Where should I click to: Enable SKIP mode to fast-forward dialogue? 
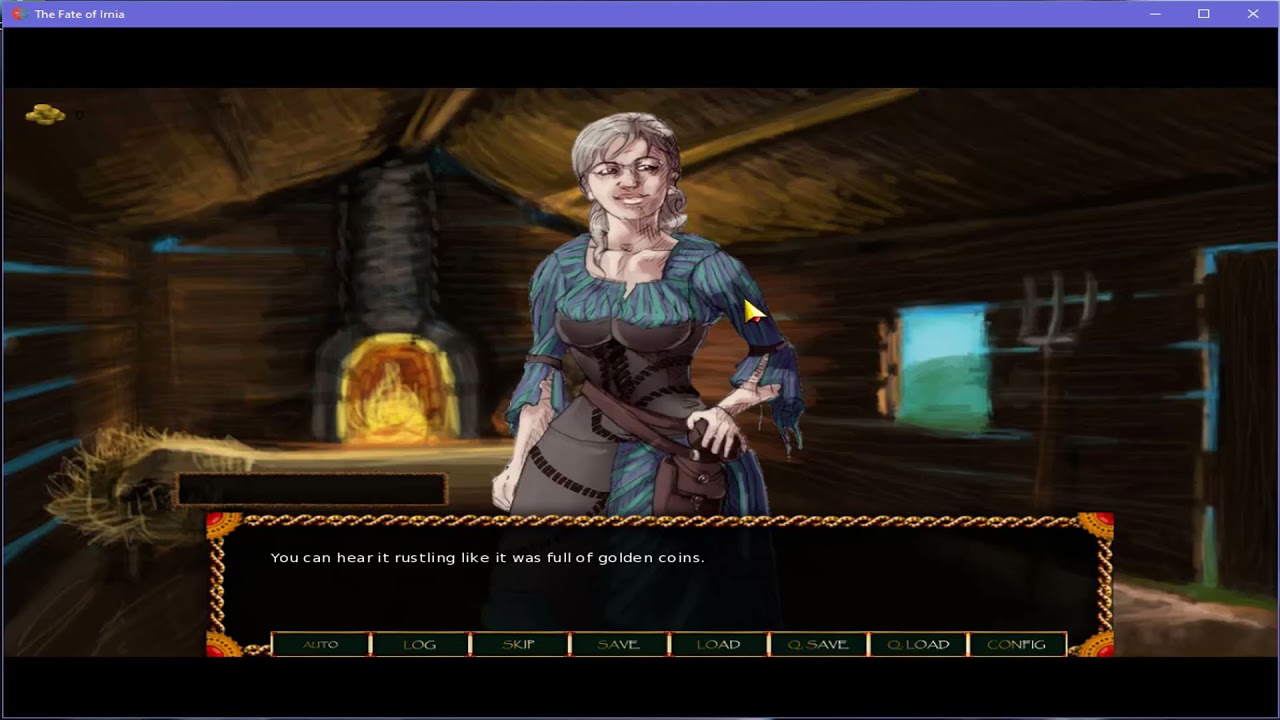coord(519,644)
